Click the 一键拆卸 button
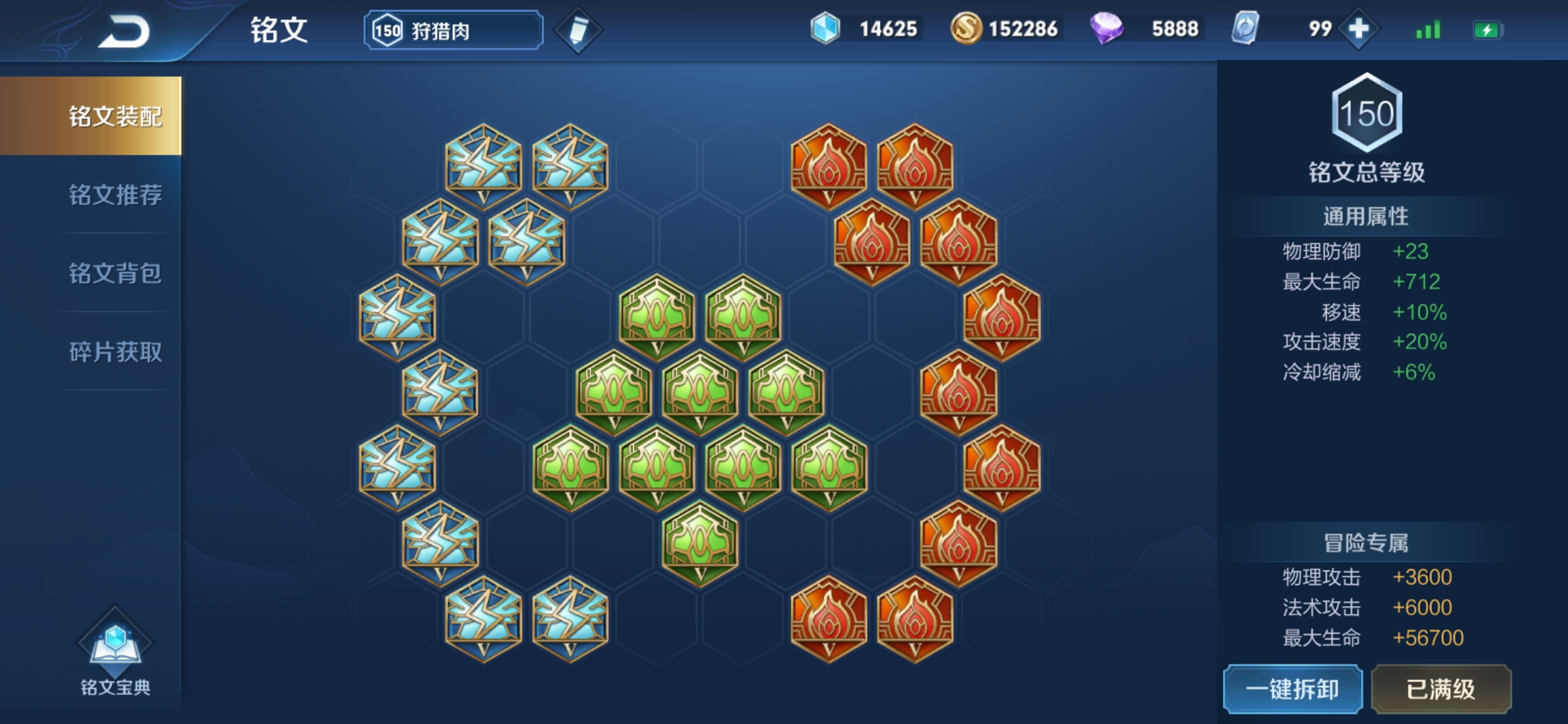 click(1293, 689)
